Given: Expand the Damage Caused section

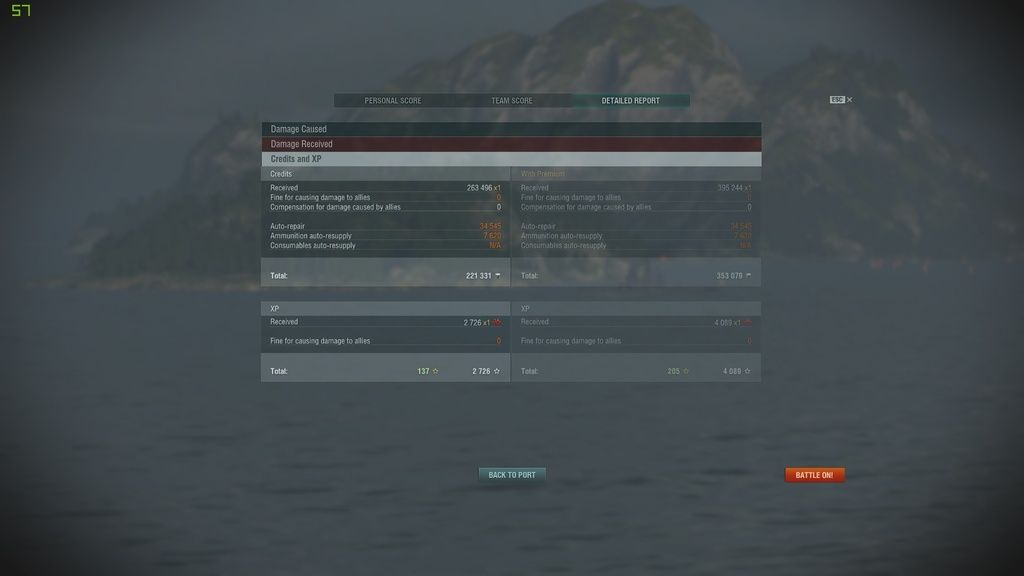Looking at the screenshot, I should 511,129.
